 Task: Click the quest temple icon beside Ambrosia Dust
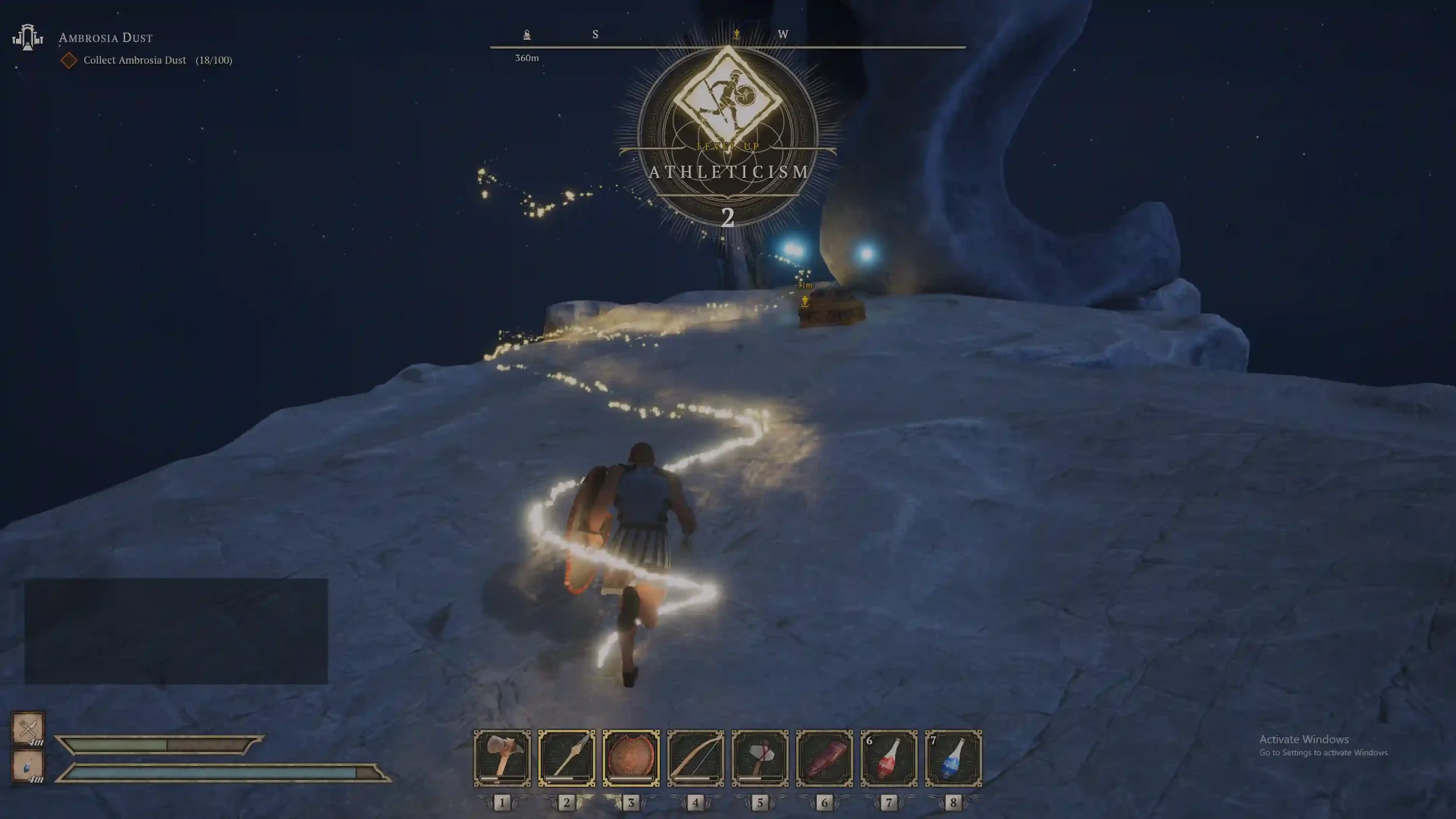[x=27, y=38]
